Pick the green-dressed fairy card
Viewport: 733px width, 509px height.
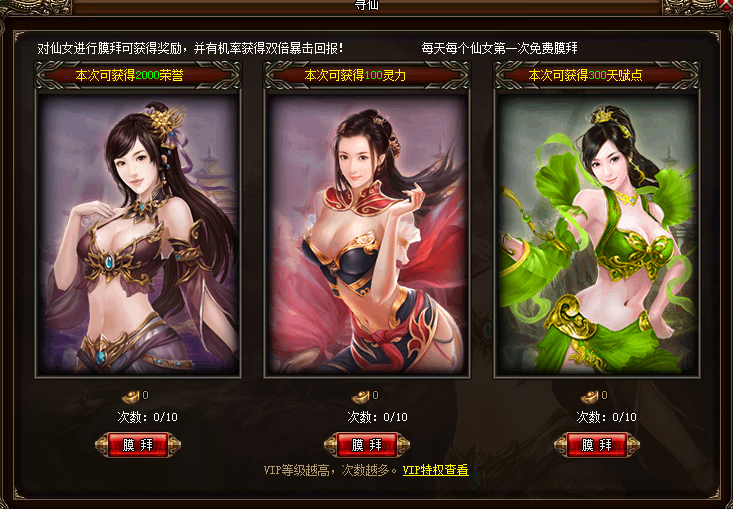[597, 234]
